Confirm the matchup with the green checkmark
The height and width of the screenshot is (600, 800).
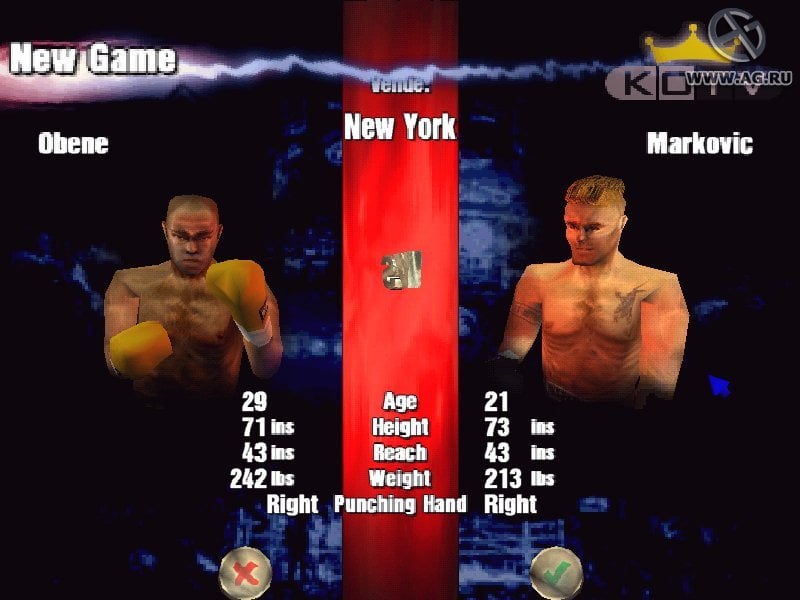pyautogui.click(x=556, y=573)
